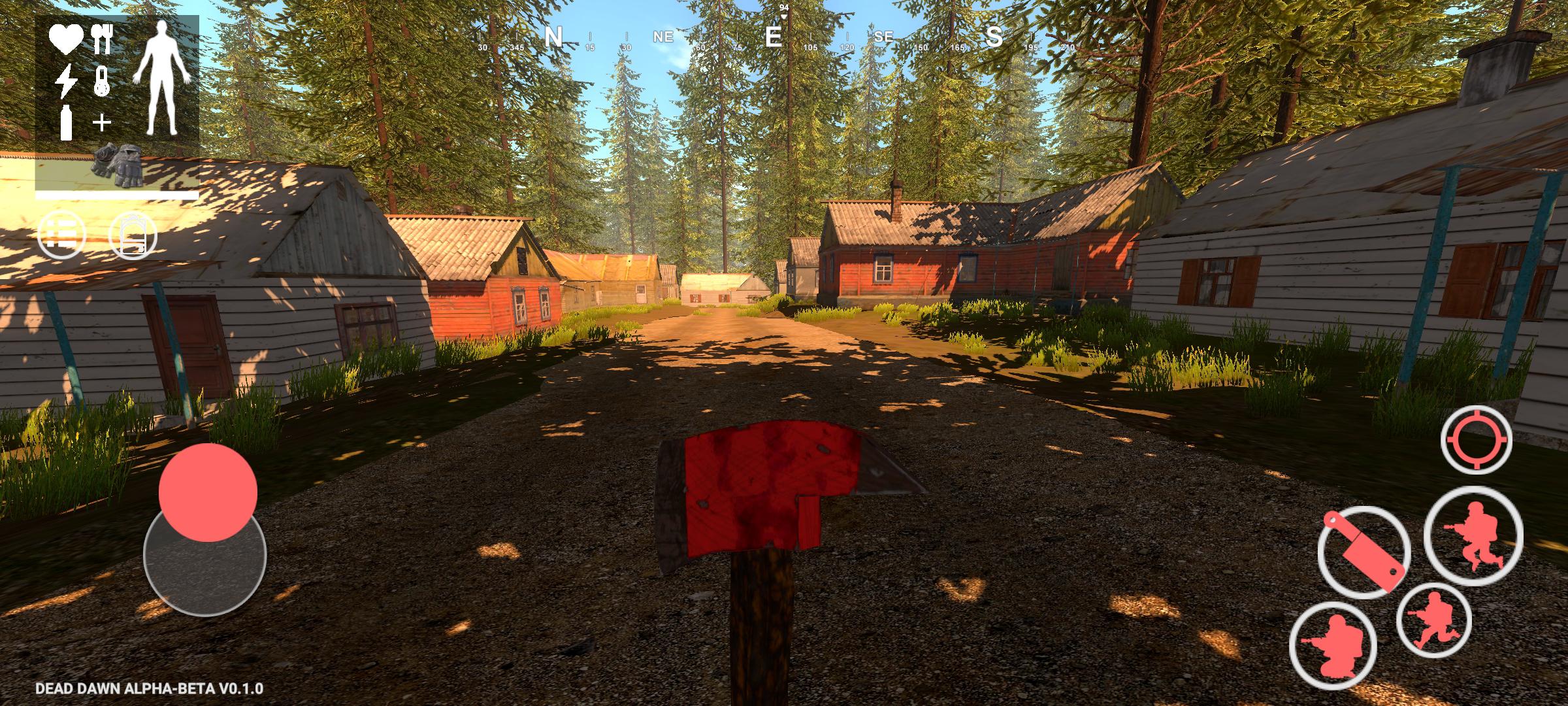Tap the heart health icon
The width and height of the screenshot is (1568, 706).
pos(67,39)
